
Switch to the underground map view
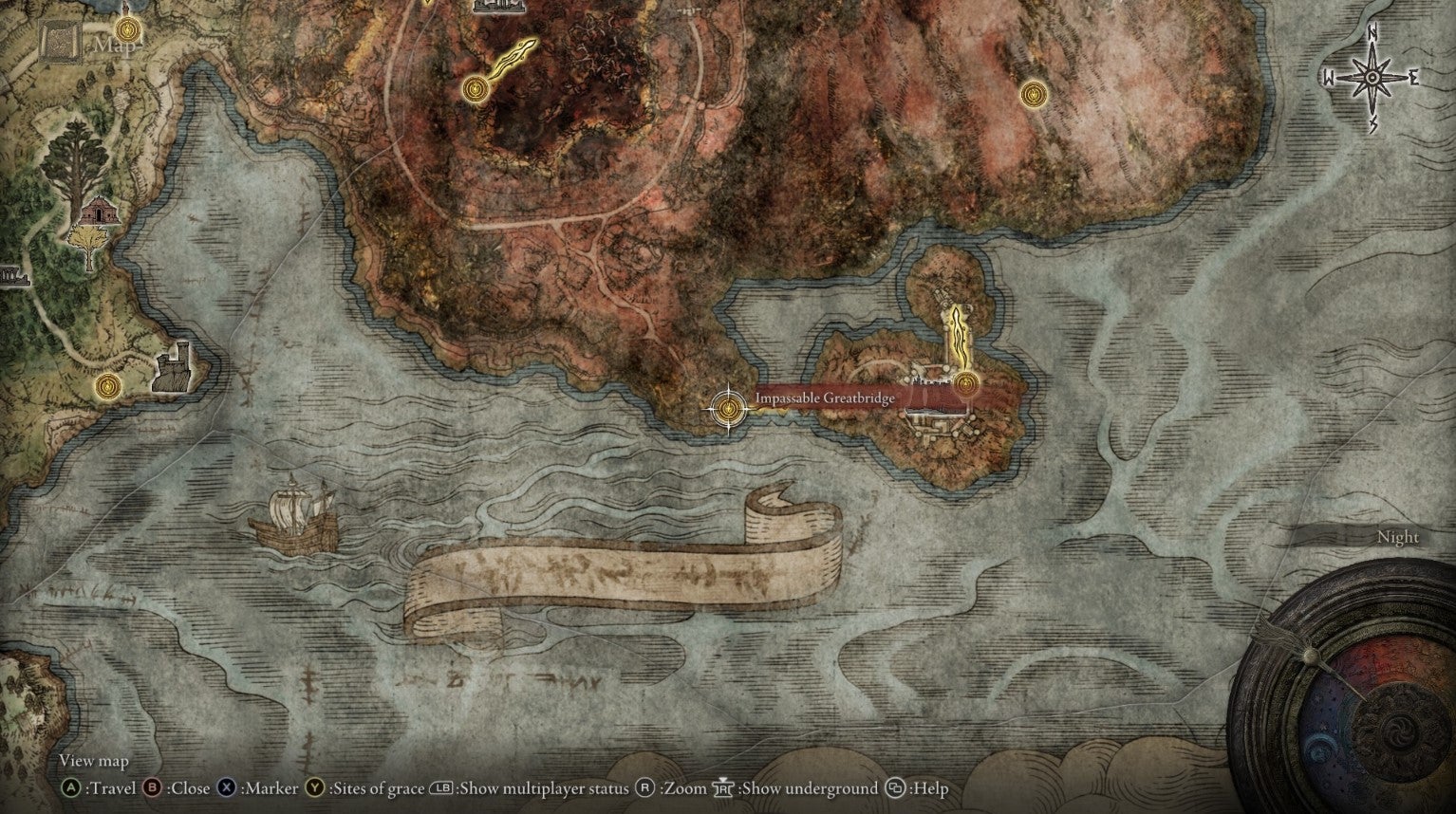click(x=721, y=788)
